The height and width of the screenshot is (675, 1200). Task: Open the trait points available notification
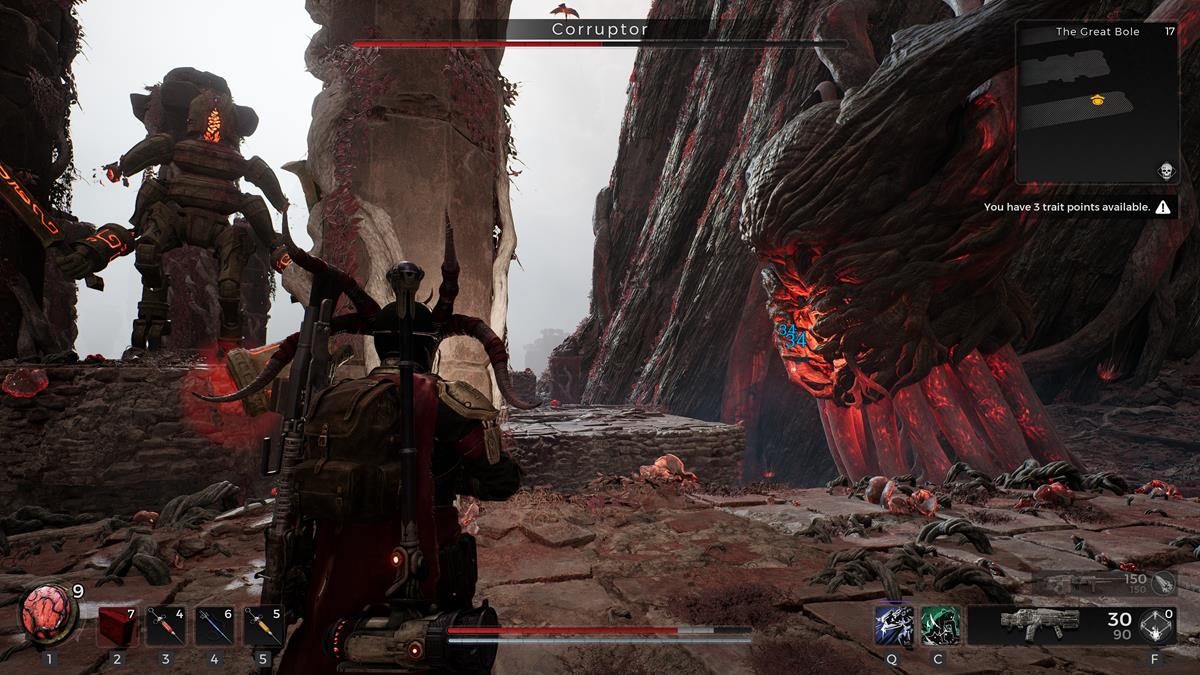point(1076,207)
